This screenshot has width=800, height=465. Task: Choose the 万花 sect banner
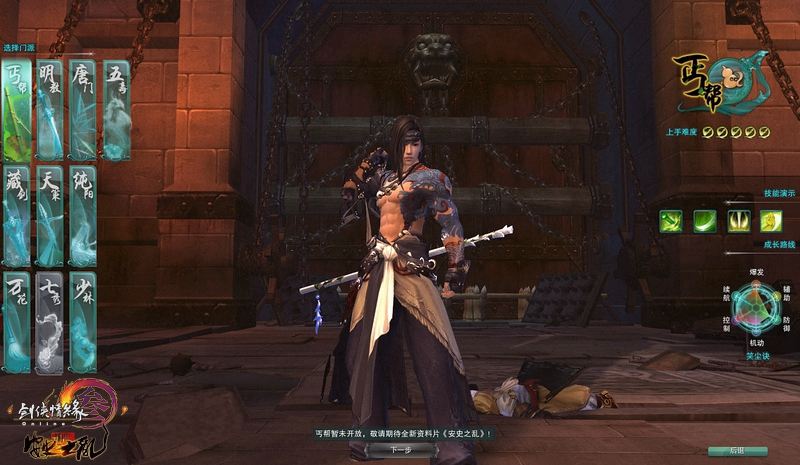pos(17,322)
